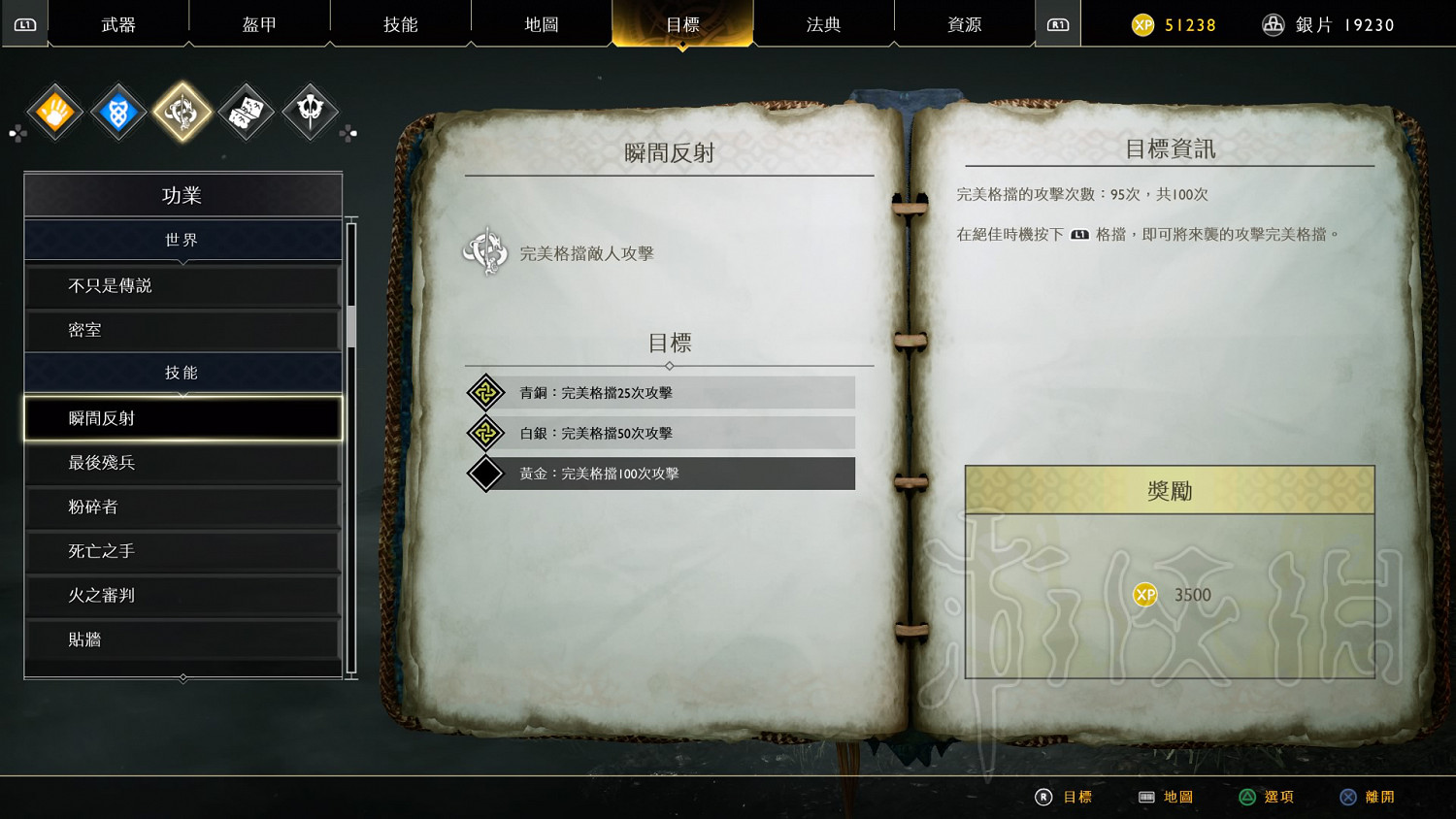Image resolution: width=1456 pixels, height=819 pixels.
Task: Select the highlighted serpent emblem category icon
Action: 182,112
